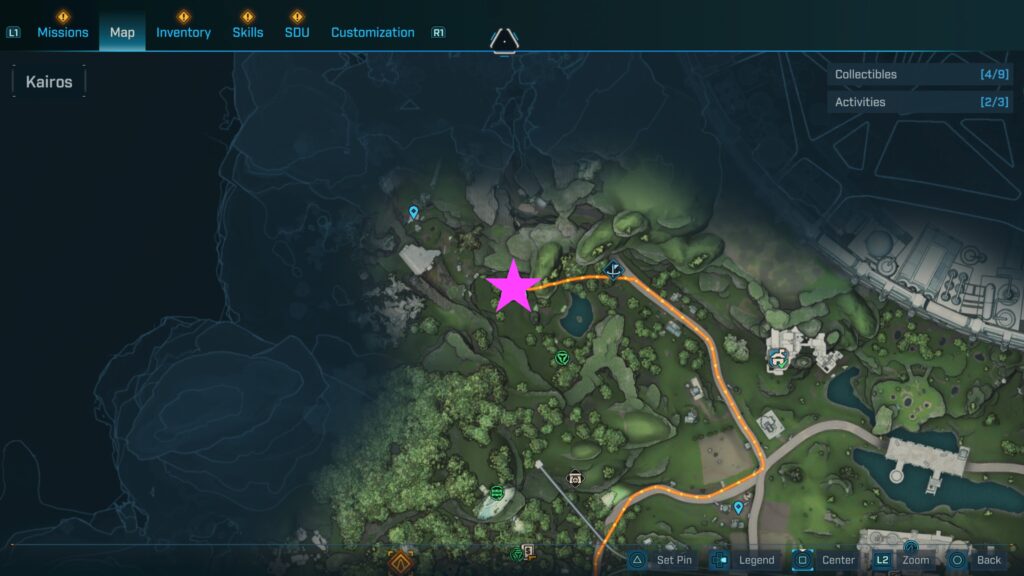Switch to the Missions tab
Screen dimensions: 1024x576
coord(63,32)
